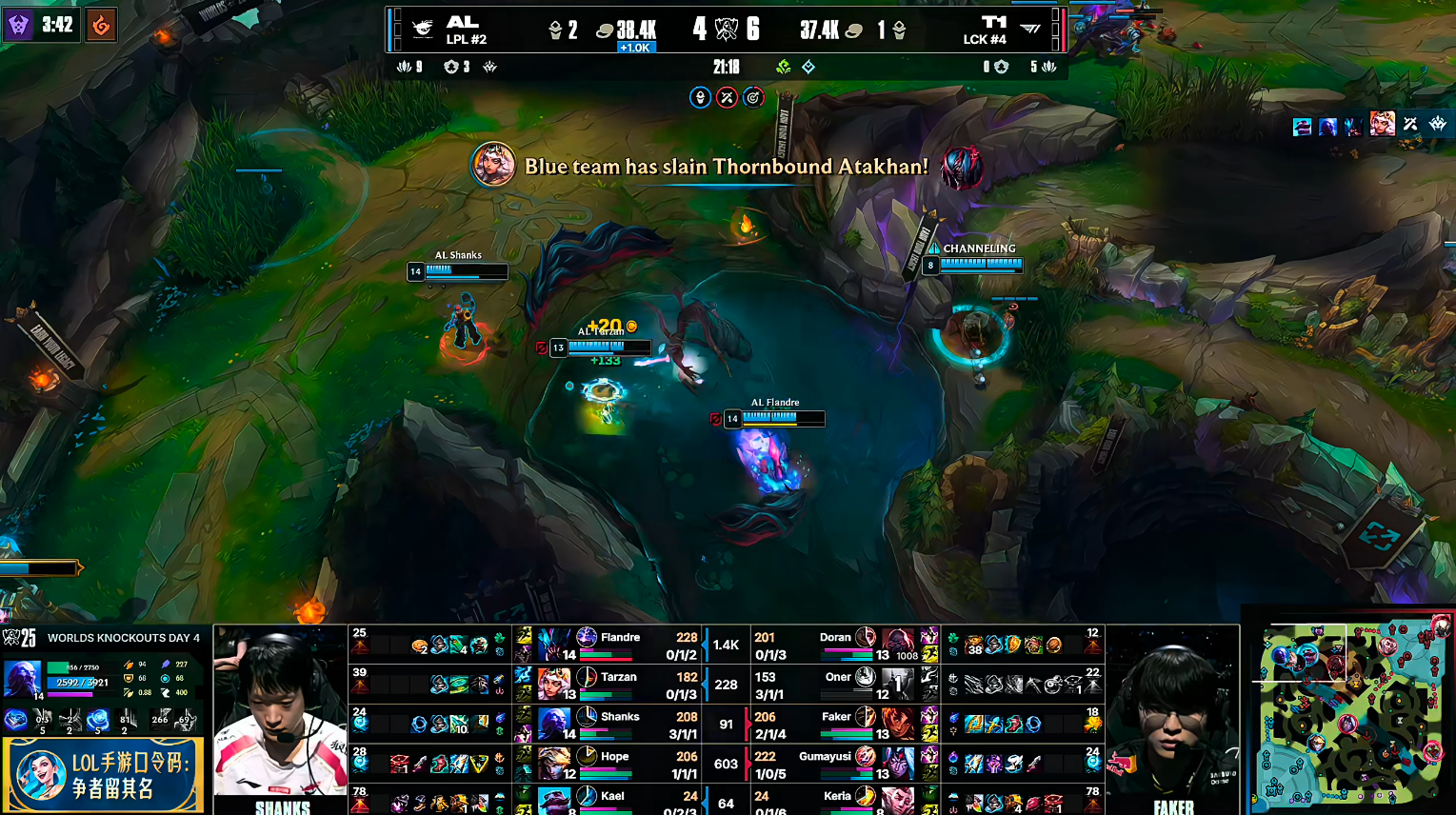Image resolution: width=1456 pixels, height=815 pixels.
Task: Choose Shanks in the scoreboard list
Action: [619, 724]
